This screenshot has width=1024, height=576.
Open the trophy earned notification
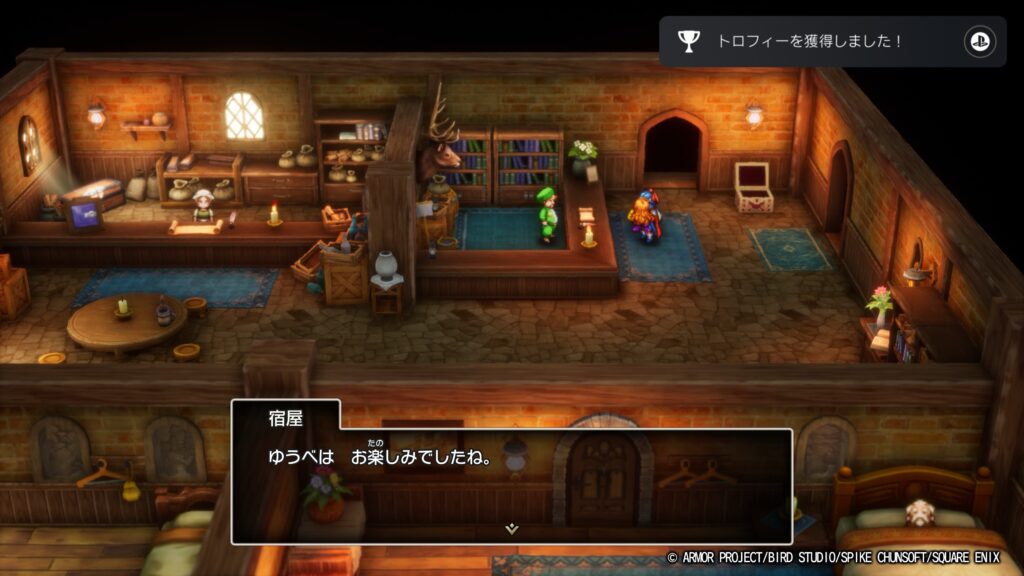coord(832,42)
